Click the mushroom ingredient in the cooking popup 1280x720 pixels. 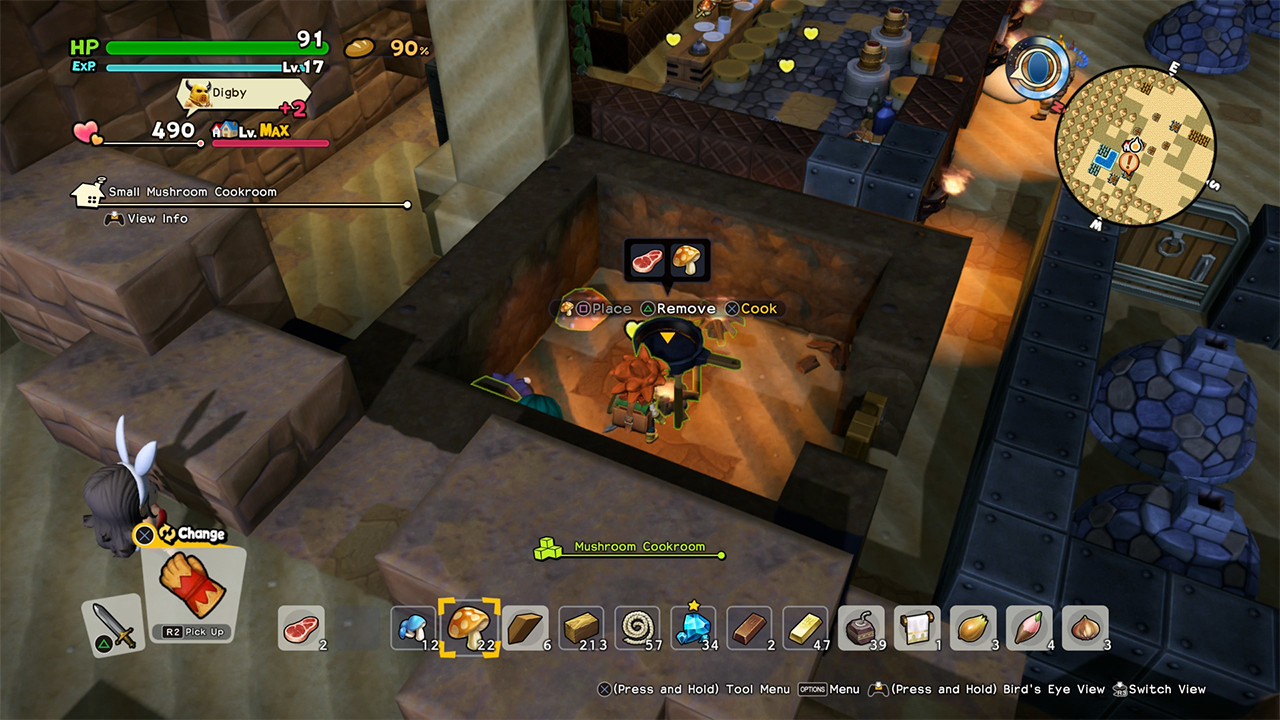[688, 261]
